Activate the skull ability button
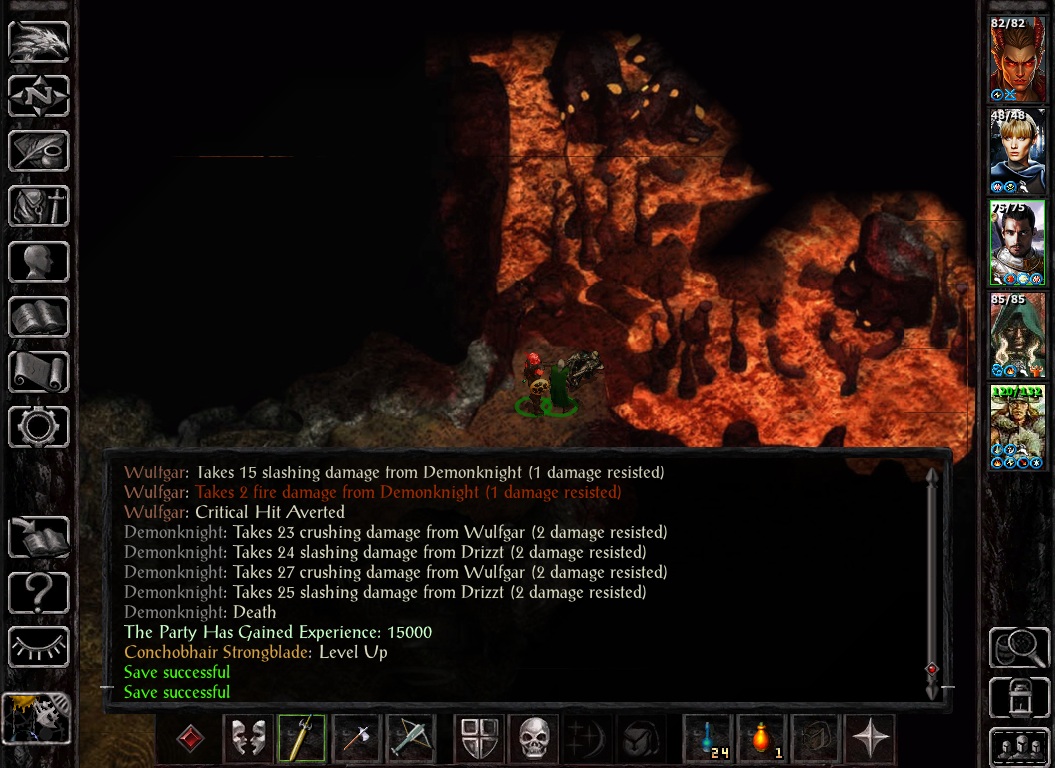The height and width of the screenshot is (768, 1055). click(534, 740)
